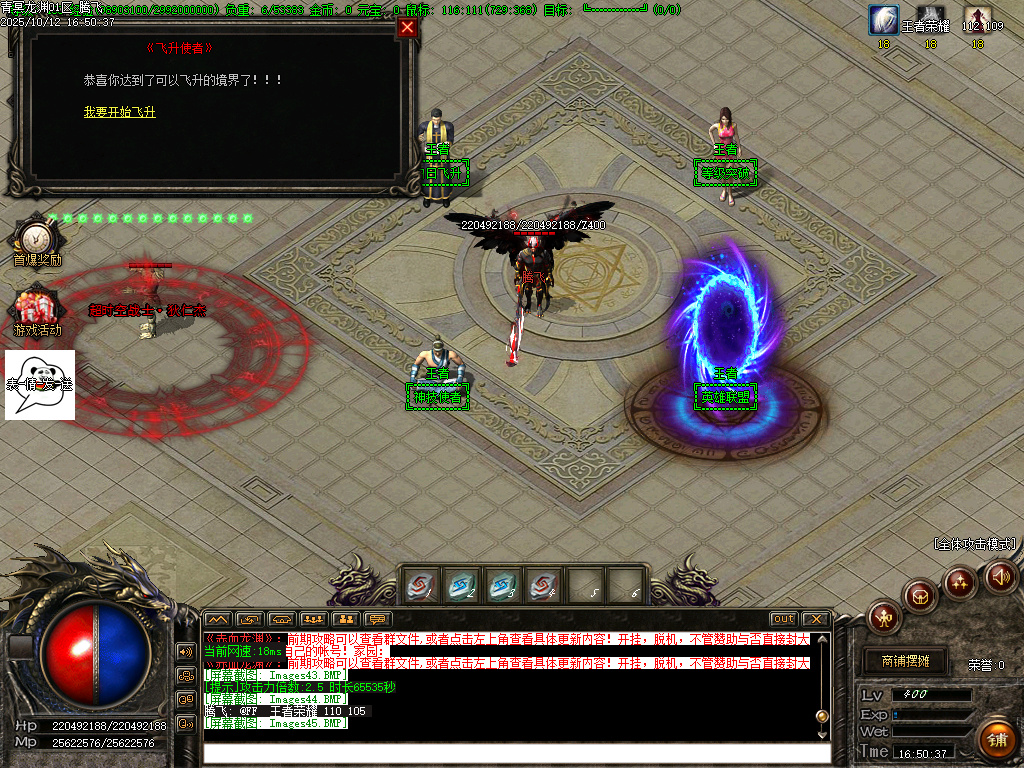The image size is (1024, 768).
Task: Select the white feather buff icon
Action: point(883,19)
